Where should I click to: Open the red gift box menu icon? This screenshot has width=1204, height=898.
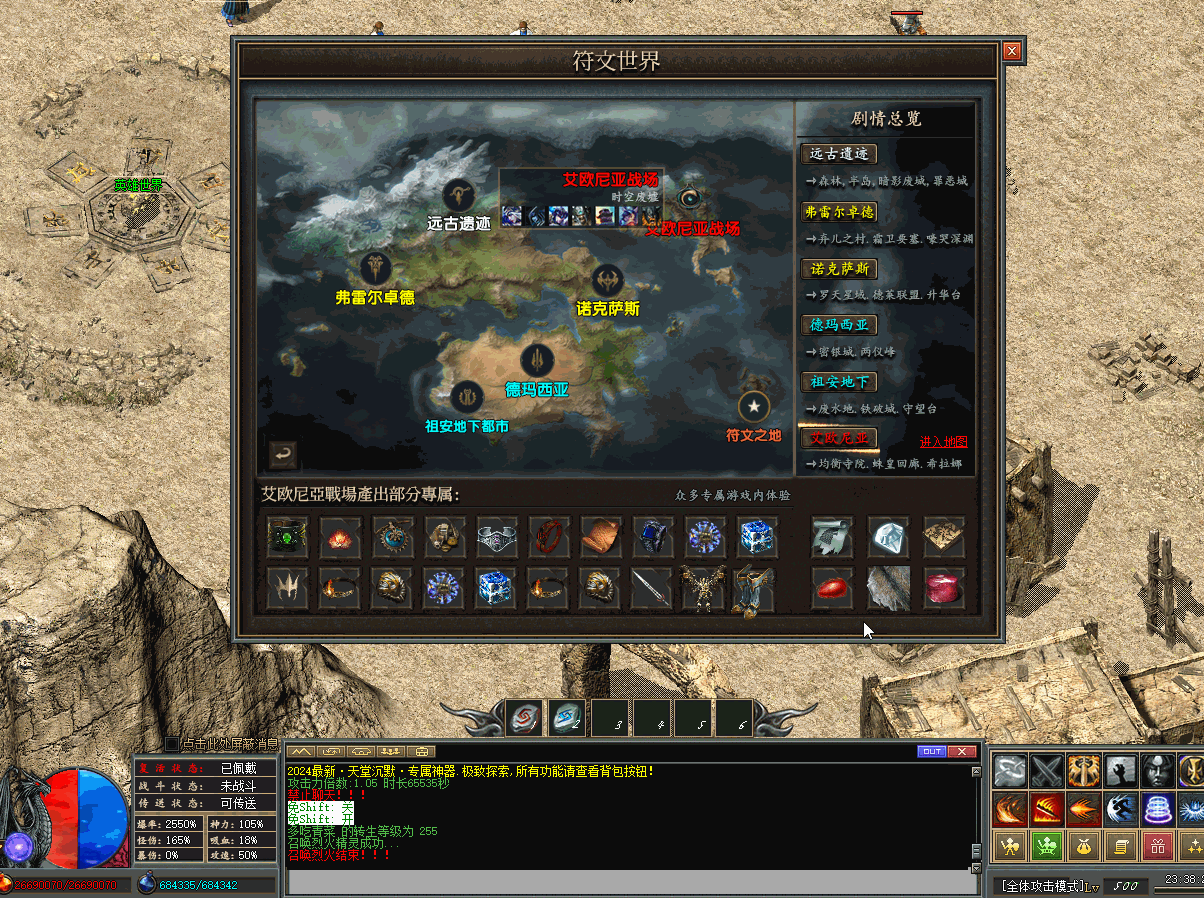pos(1157,847)
